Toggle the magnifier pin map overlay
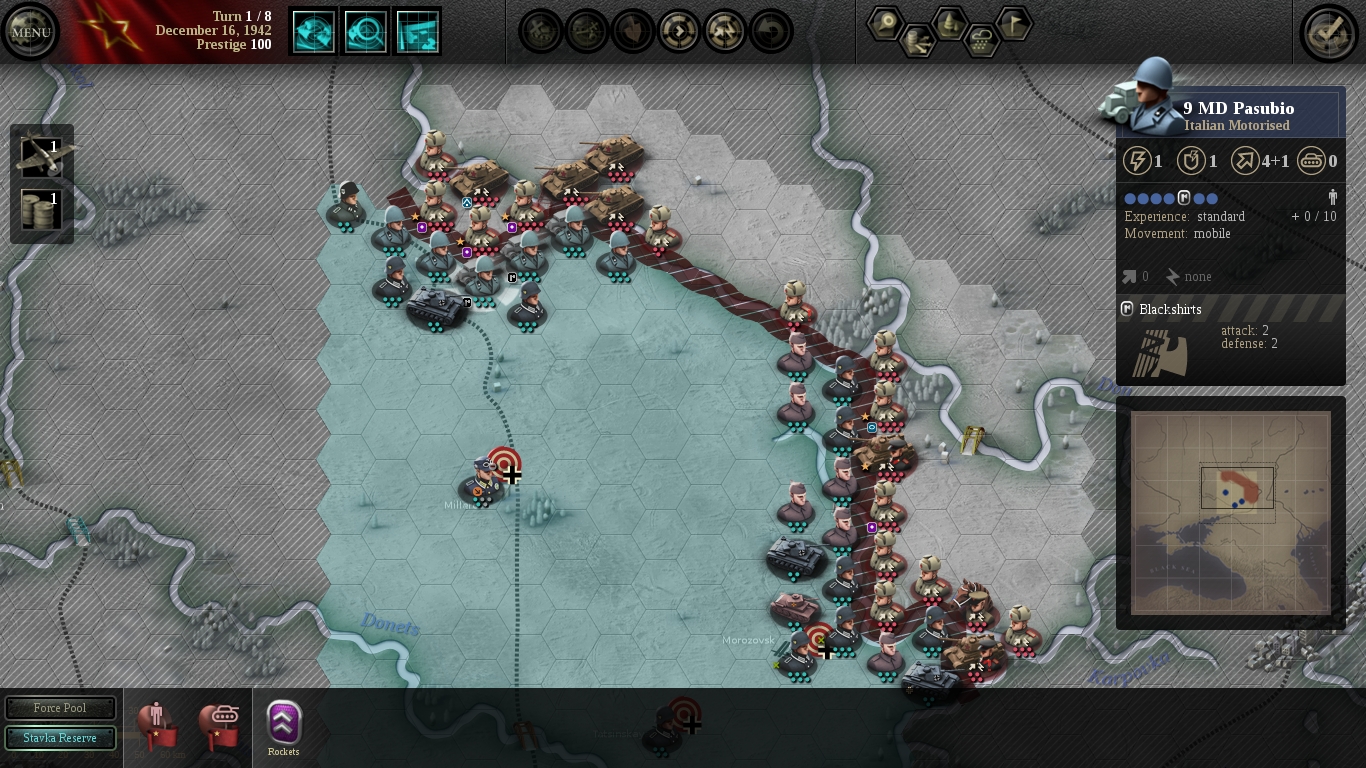1366x768 pixels. pos(886,23)
